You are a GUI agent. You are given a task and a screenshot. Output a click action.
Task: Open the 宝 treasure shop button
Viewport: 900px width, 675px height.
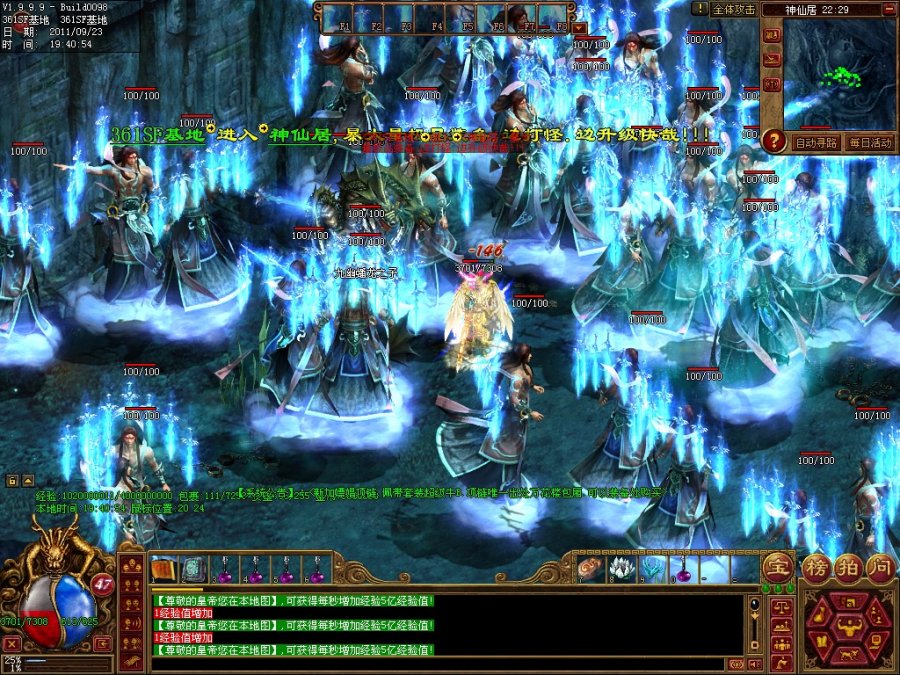click(777, 567)
